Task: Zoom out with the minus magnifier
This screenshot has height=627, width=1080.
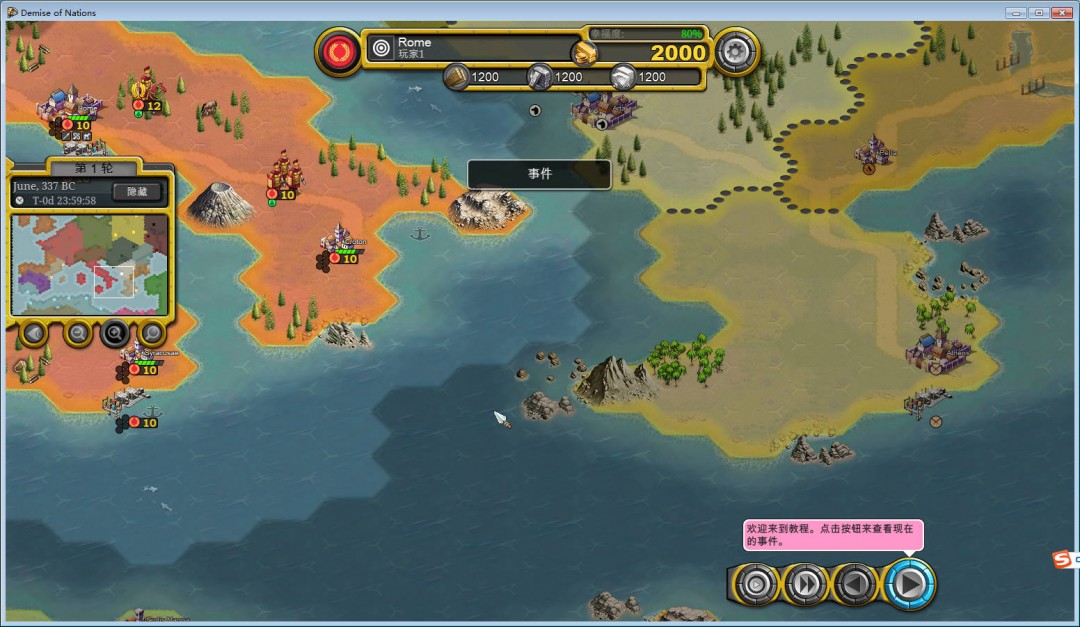Action: pos(77,333)
